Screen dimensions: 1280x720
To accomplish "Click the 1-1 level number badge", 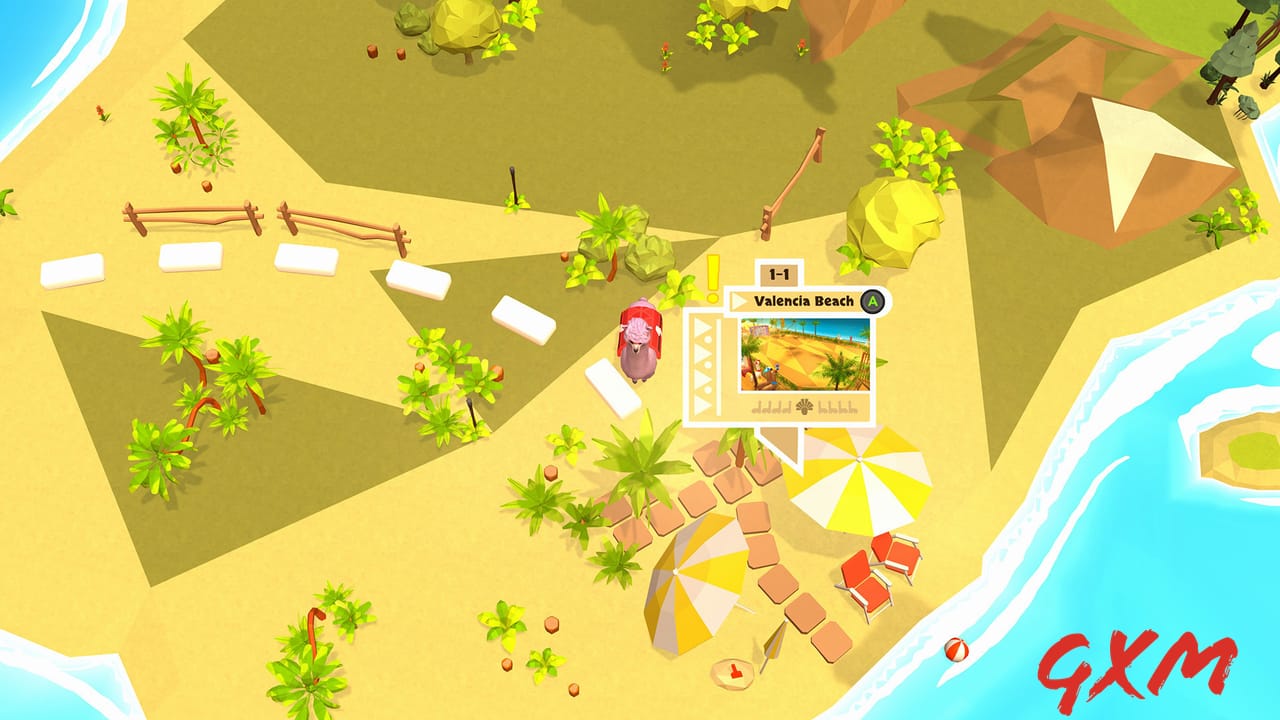I will point(778,273).
